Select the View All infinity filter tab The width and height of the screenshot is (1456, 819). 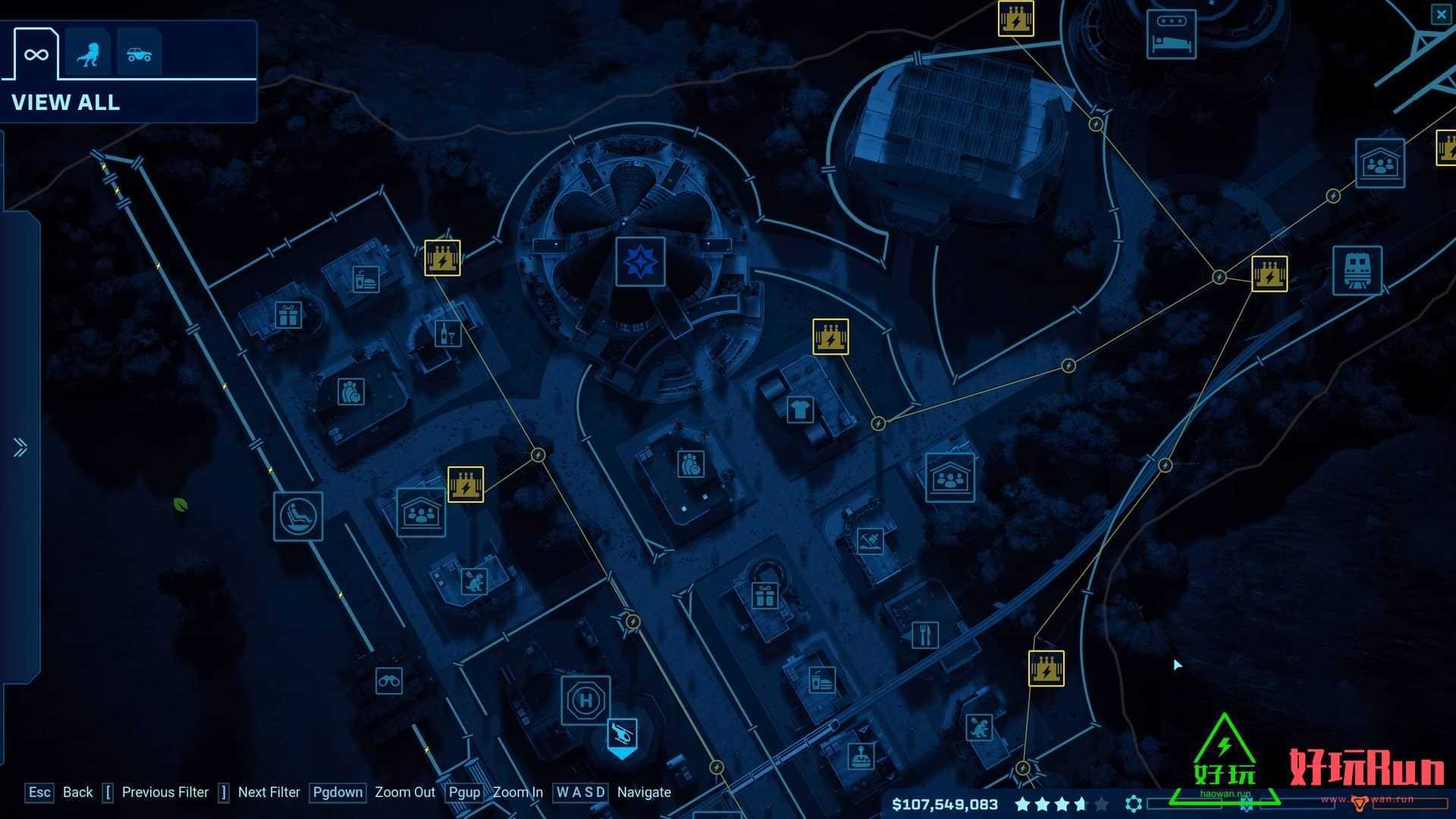coord(36,54)
